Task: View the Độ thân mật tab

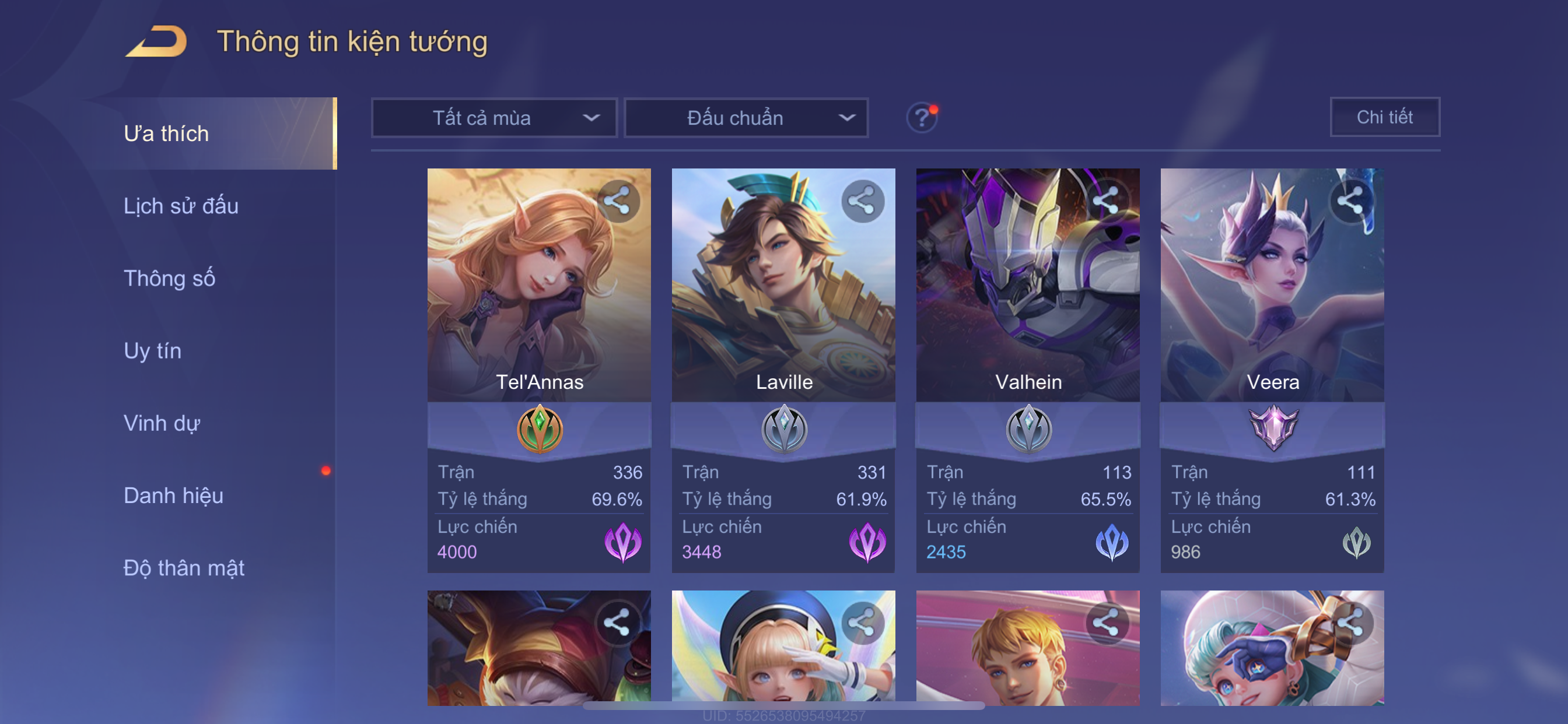Action: pos(184,568)
